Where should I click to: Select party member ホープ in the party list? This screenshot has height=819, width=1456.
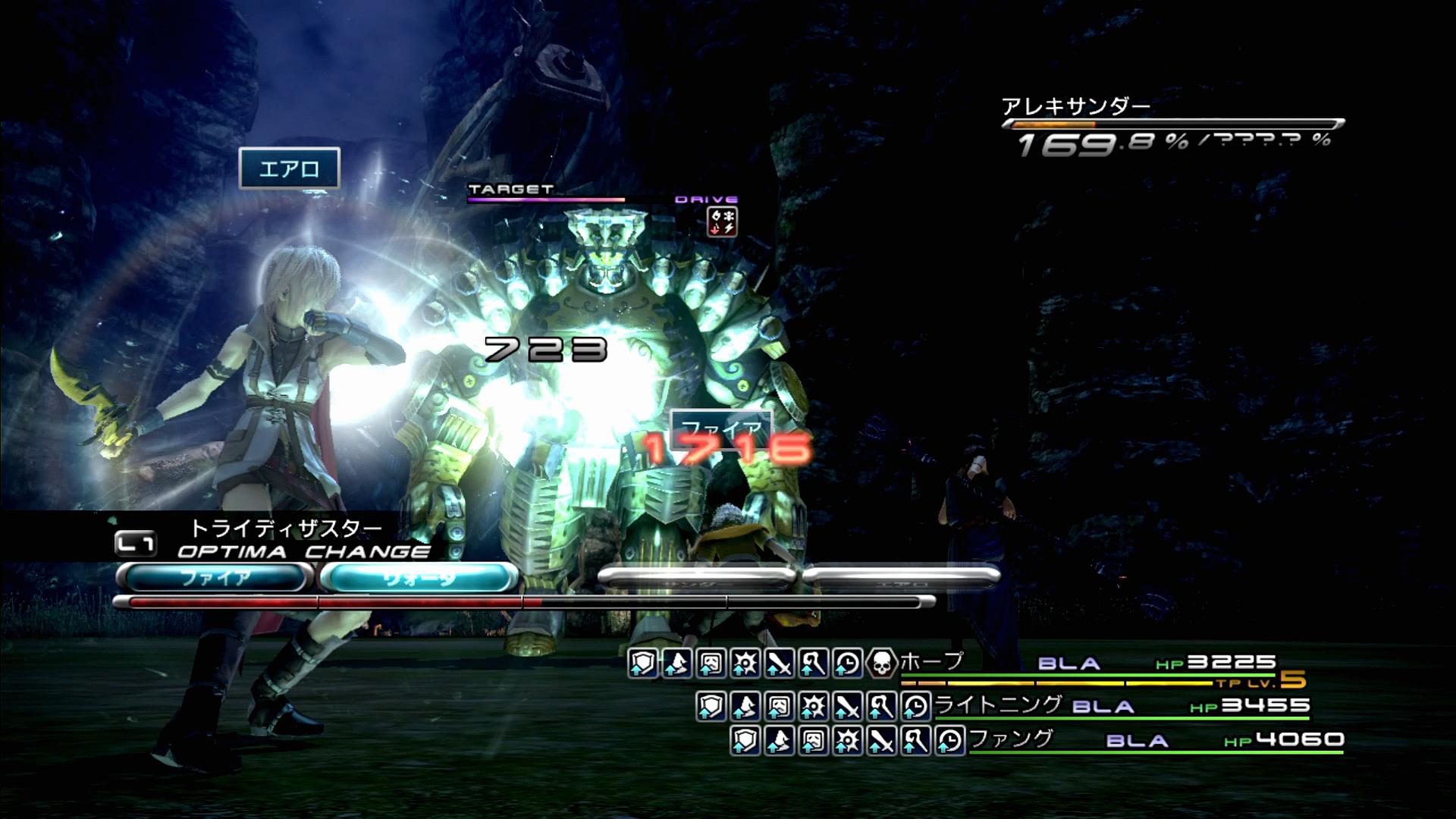pos(931,662)
